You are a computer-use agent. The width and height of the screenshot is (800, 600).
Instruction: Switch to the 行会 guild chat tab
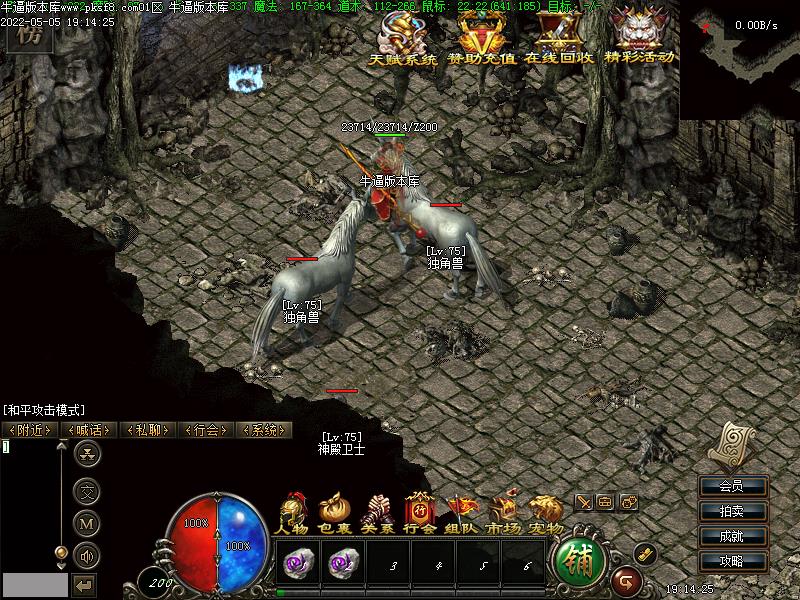[x=205, y=430]
